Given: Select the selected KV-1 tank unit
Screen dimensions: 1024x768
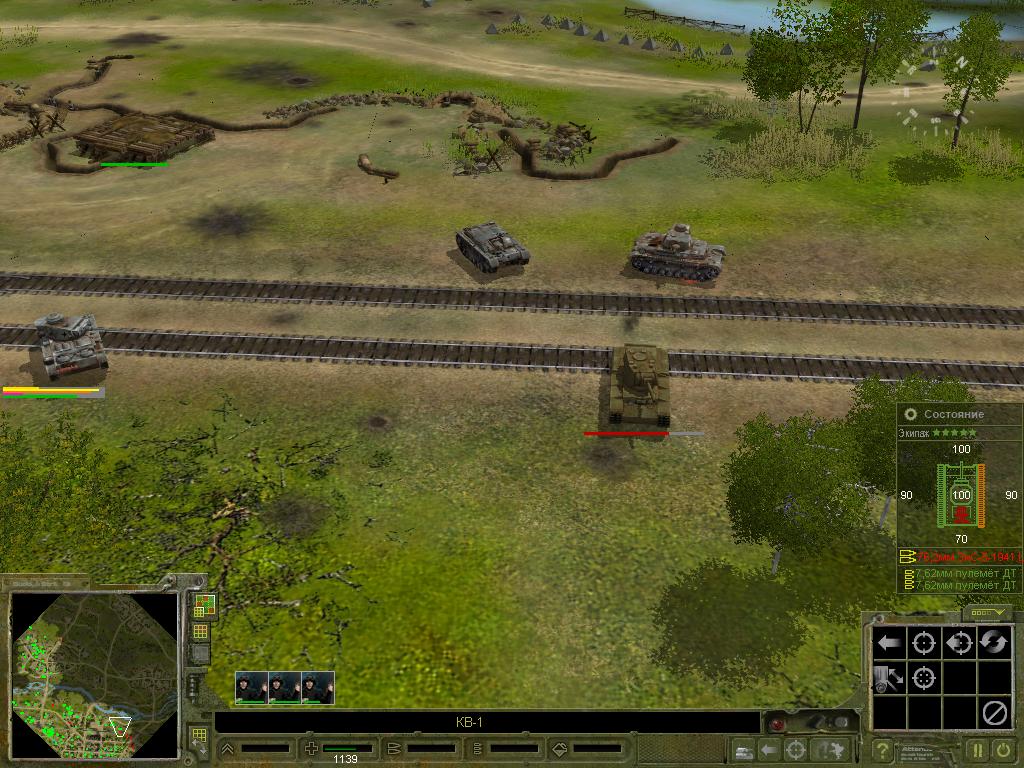Looking at the screenshot, I should (x=637, y=385).
